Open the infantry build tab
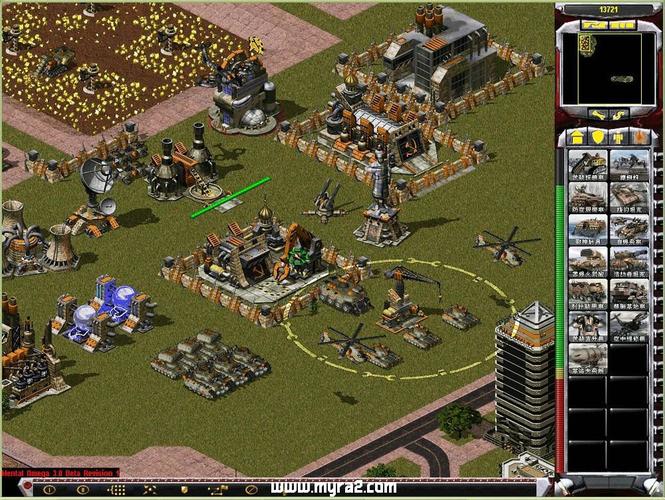Screen dimensions: 665x500 coord(617,136)
